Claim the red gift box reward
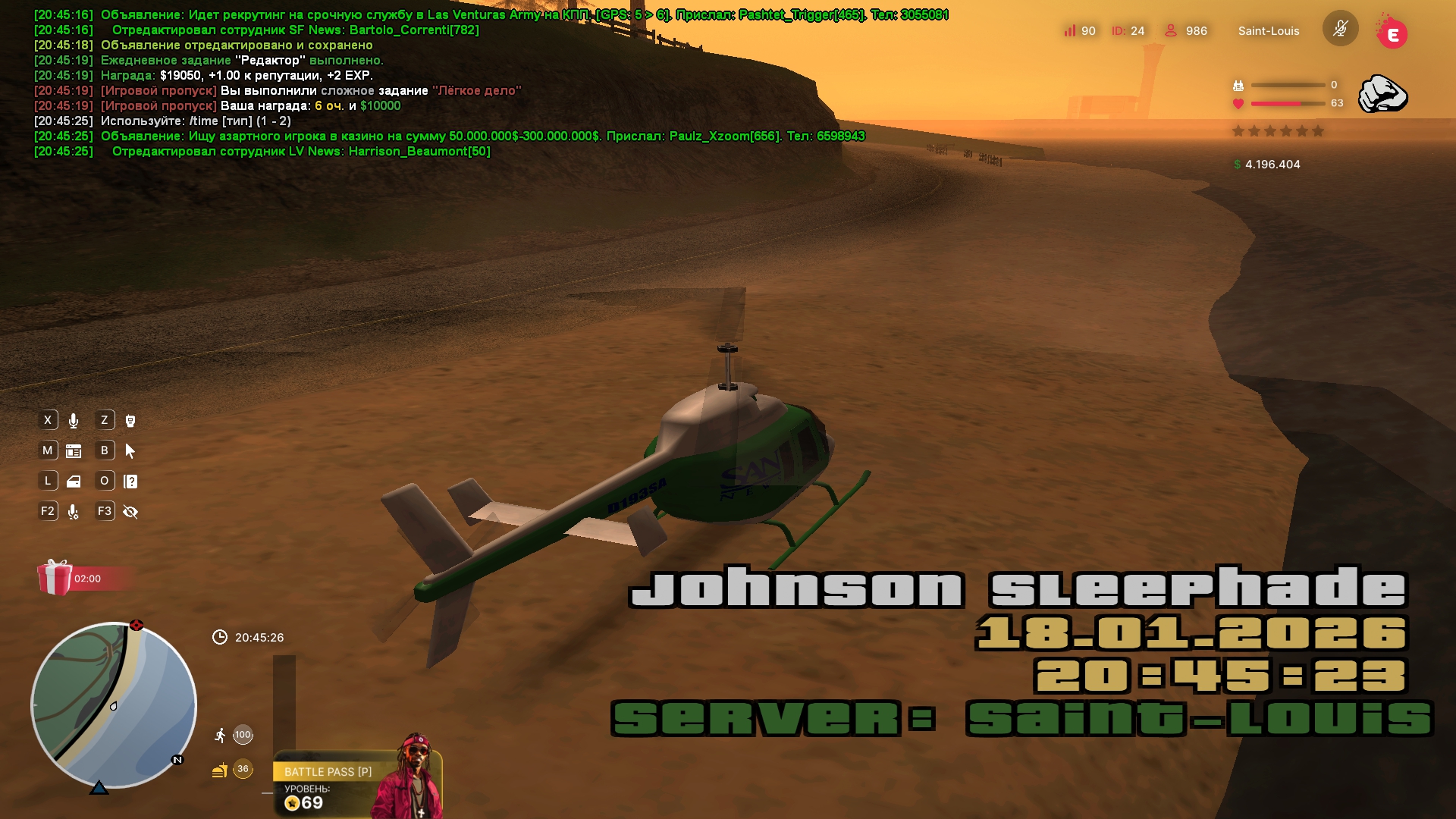 [55, 578]
